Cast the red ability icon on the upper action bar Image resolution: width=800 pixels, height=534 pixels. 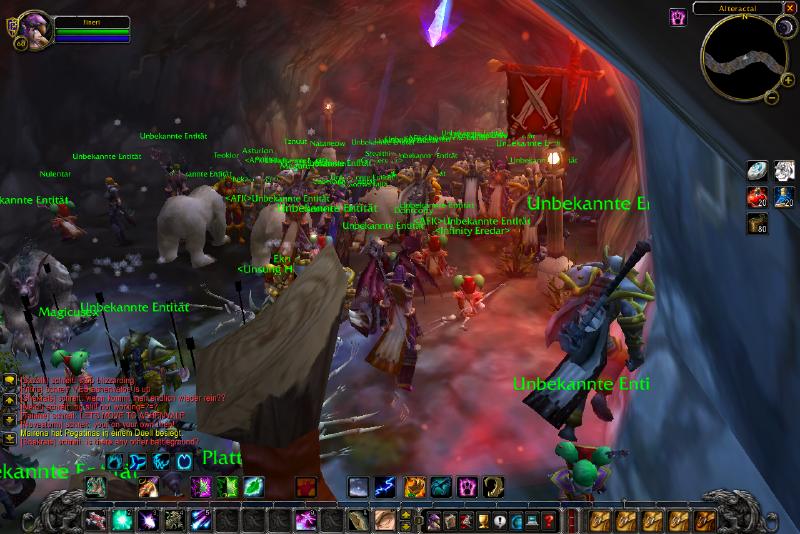click(306, 487)
